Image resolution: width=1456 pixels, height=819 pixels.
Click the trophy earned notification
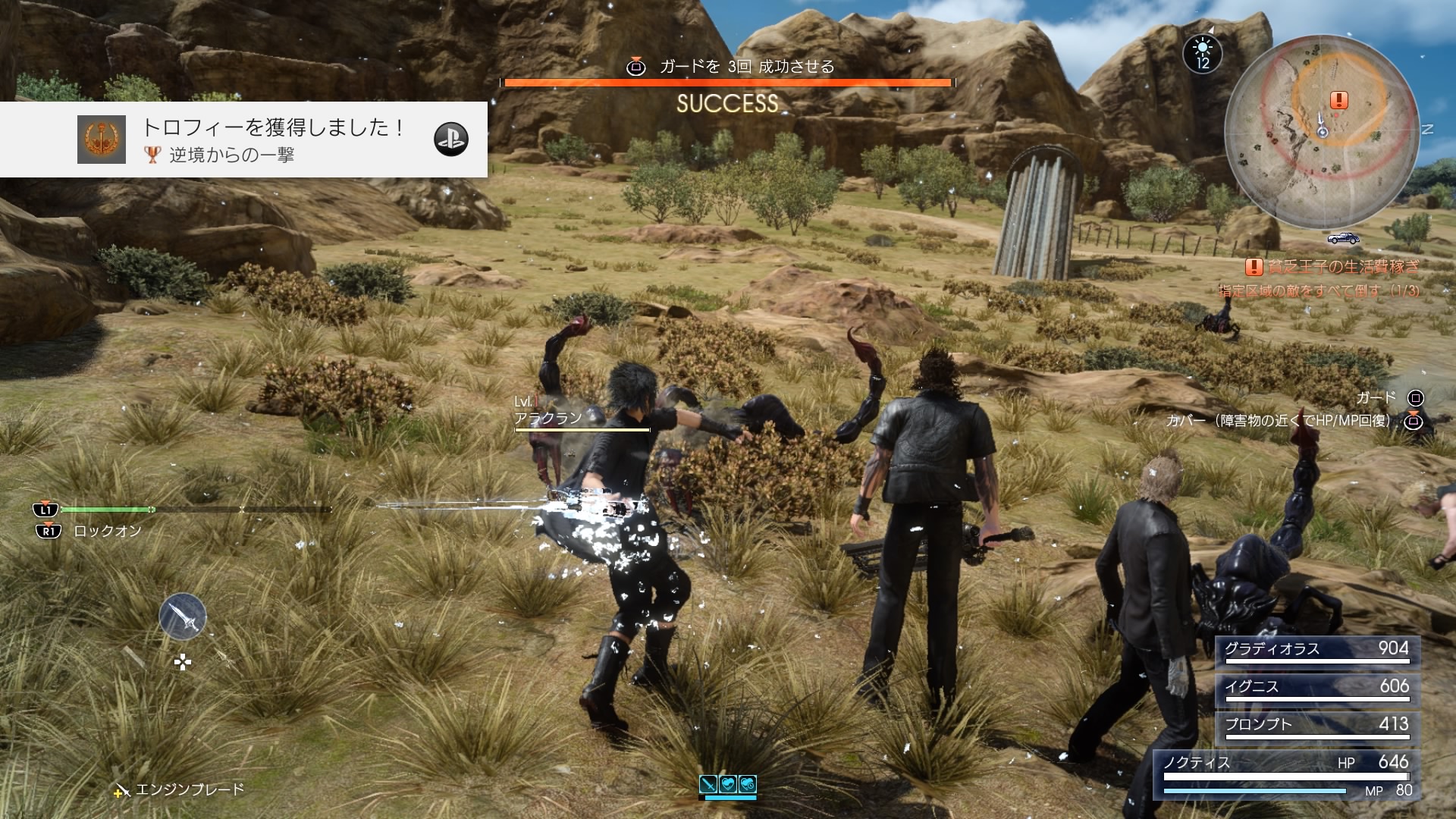[243, 140]
